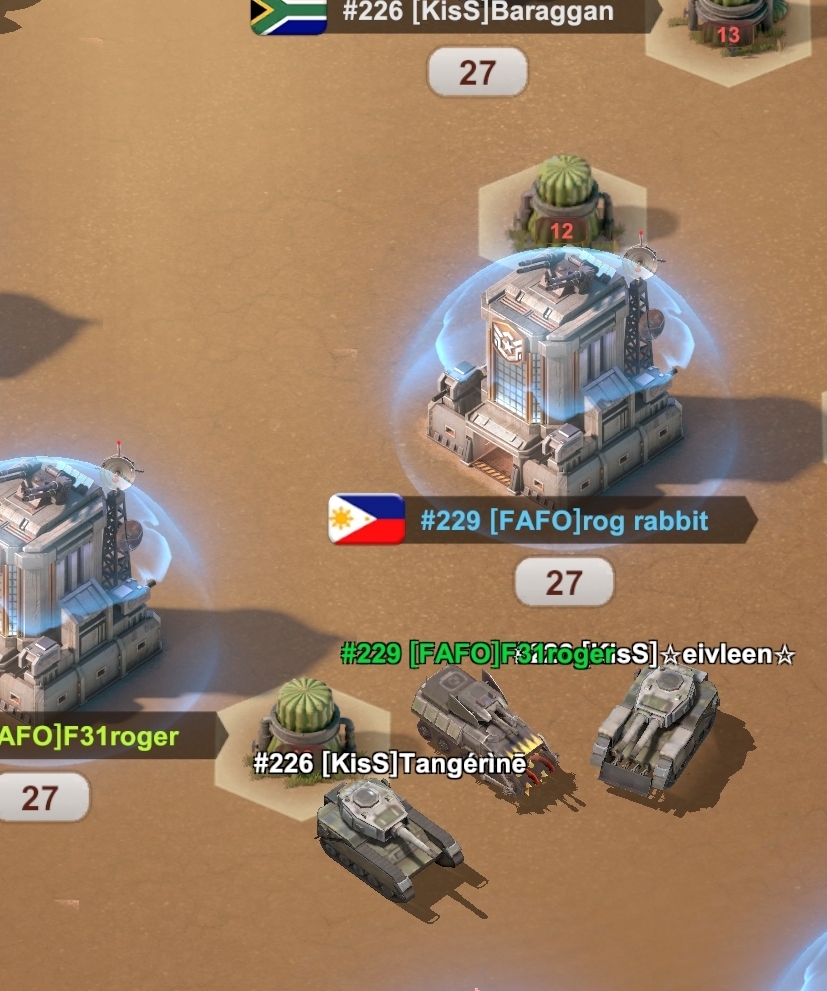The width and height of the screenshot is (827, 991).
Task: Select the tank labeled "#226 [KisS]Tangérine"
Action: point(387,835)
